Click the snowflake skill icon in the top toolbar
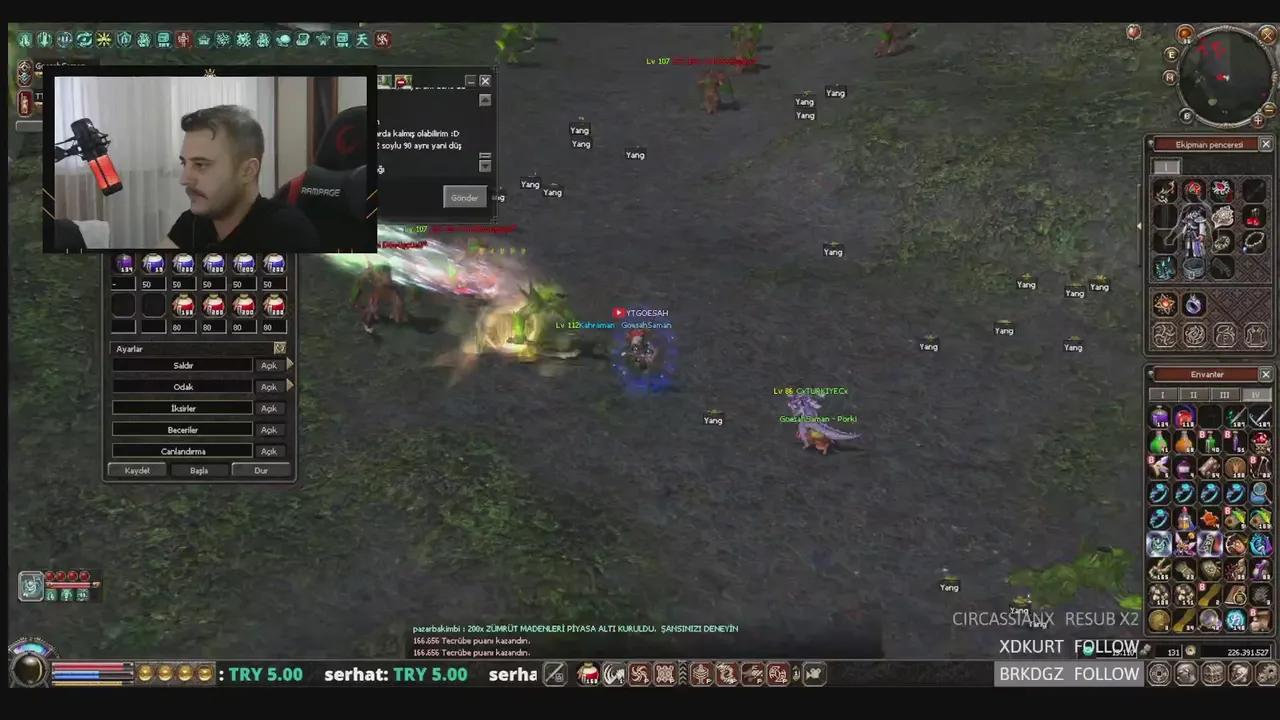 tap(245, 39)
